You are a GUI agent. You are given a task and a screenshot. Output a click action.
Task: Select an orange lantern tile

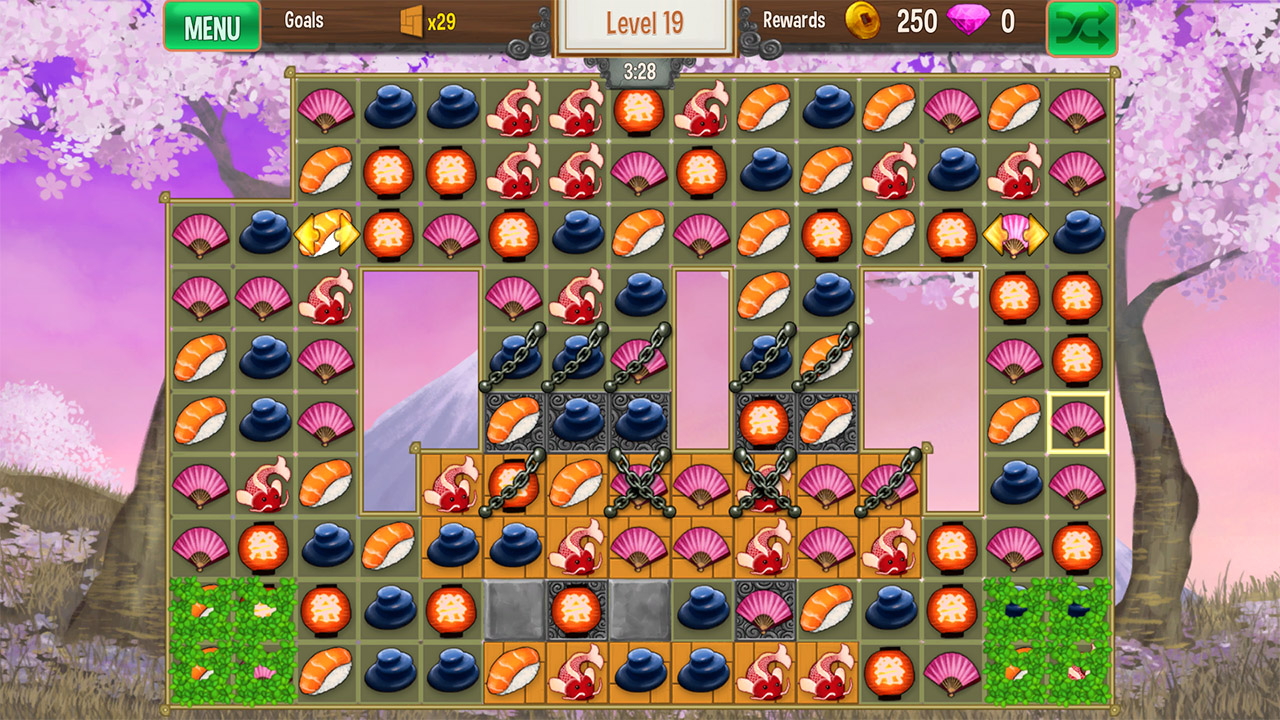click(642, 110)
